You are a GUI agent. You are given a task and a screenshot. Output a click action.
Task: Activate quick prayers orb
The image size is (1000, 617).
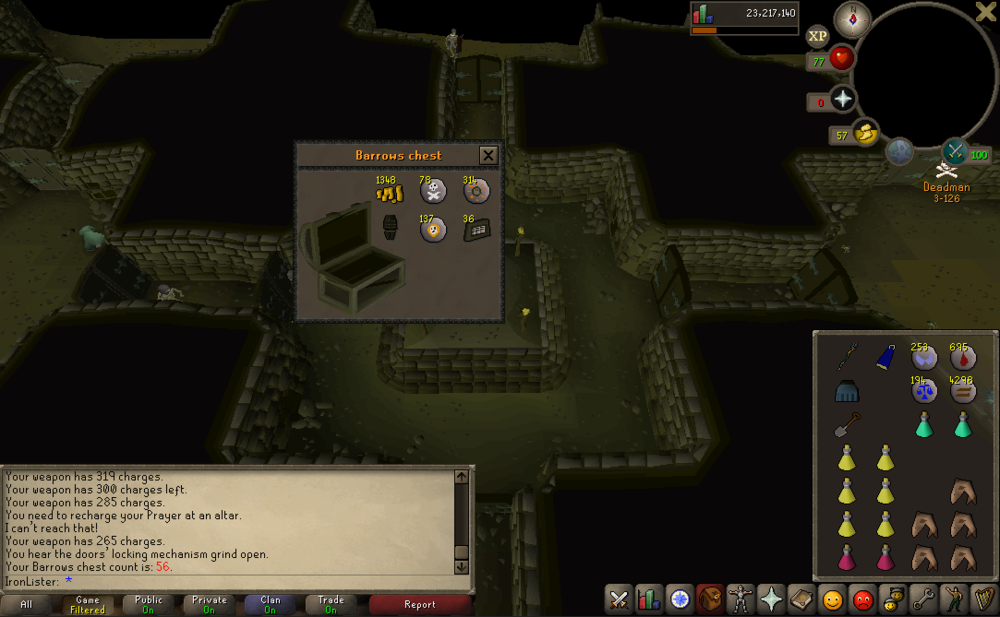[x=843, y=100]
